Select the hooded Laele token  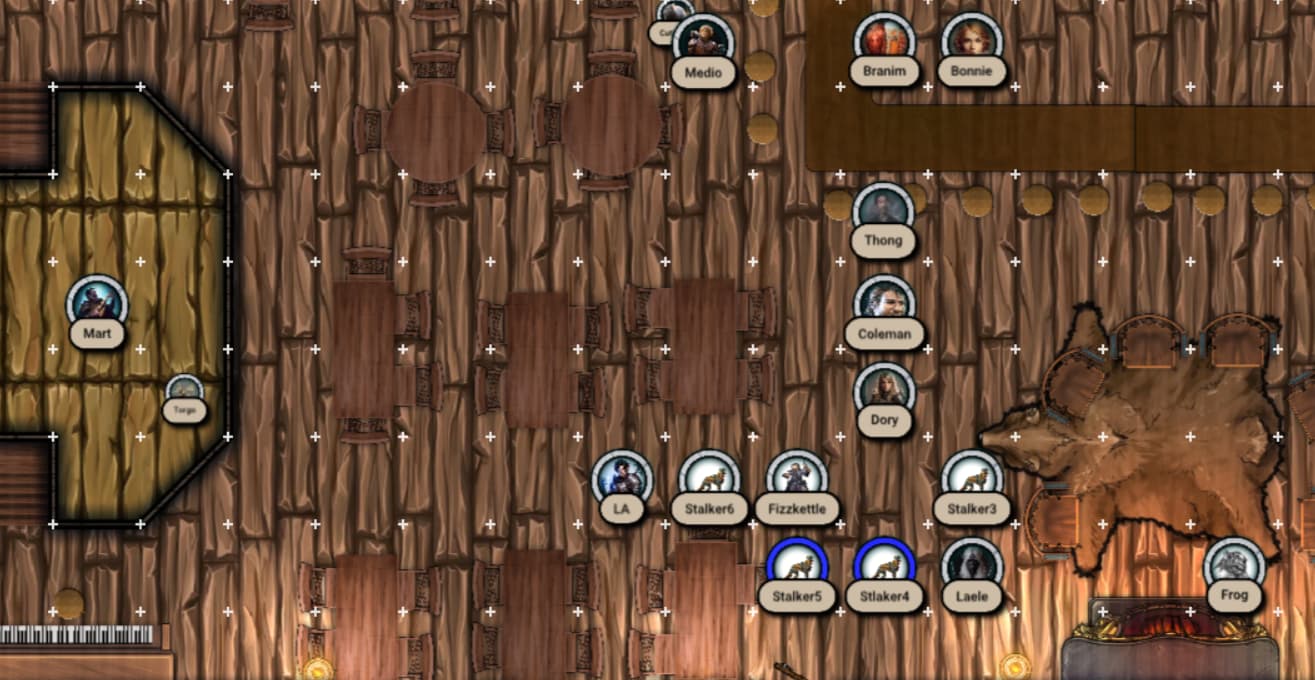click(x=971, y=567)
